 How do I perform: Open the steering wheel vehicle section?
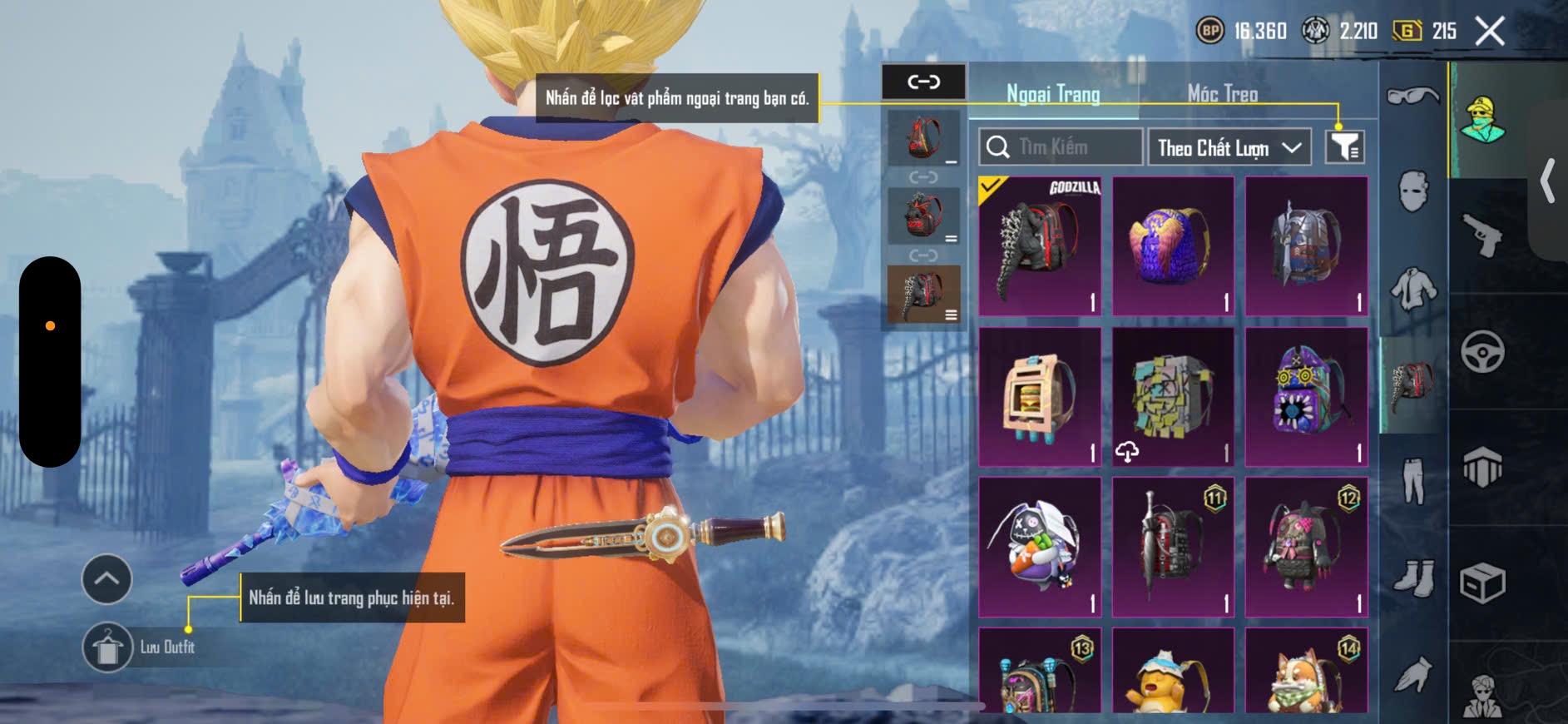pos(1482,351)
